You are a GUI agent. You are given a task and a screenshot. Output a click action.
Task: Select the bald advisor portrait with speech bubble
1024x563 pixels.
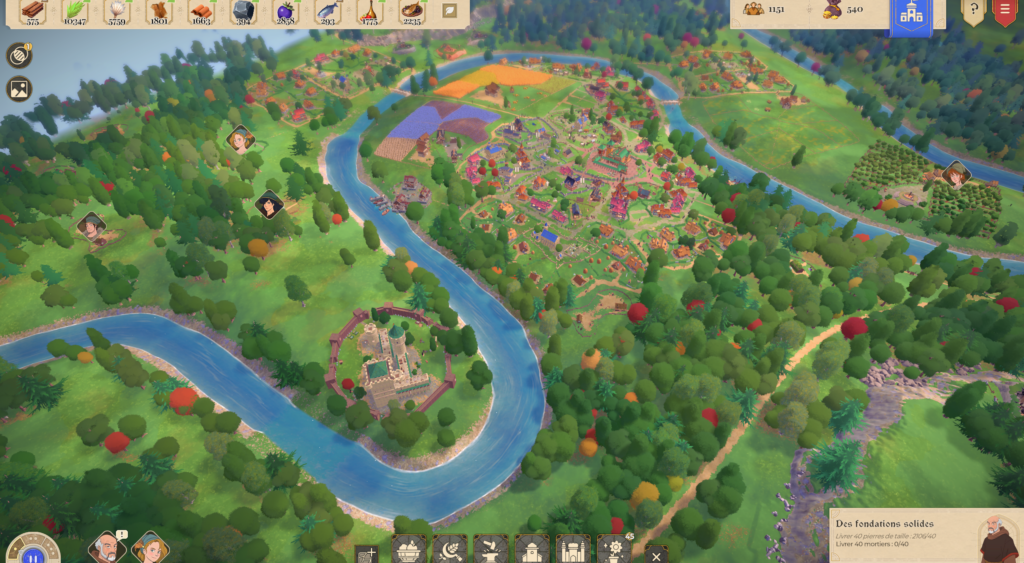coord(105,548)
